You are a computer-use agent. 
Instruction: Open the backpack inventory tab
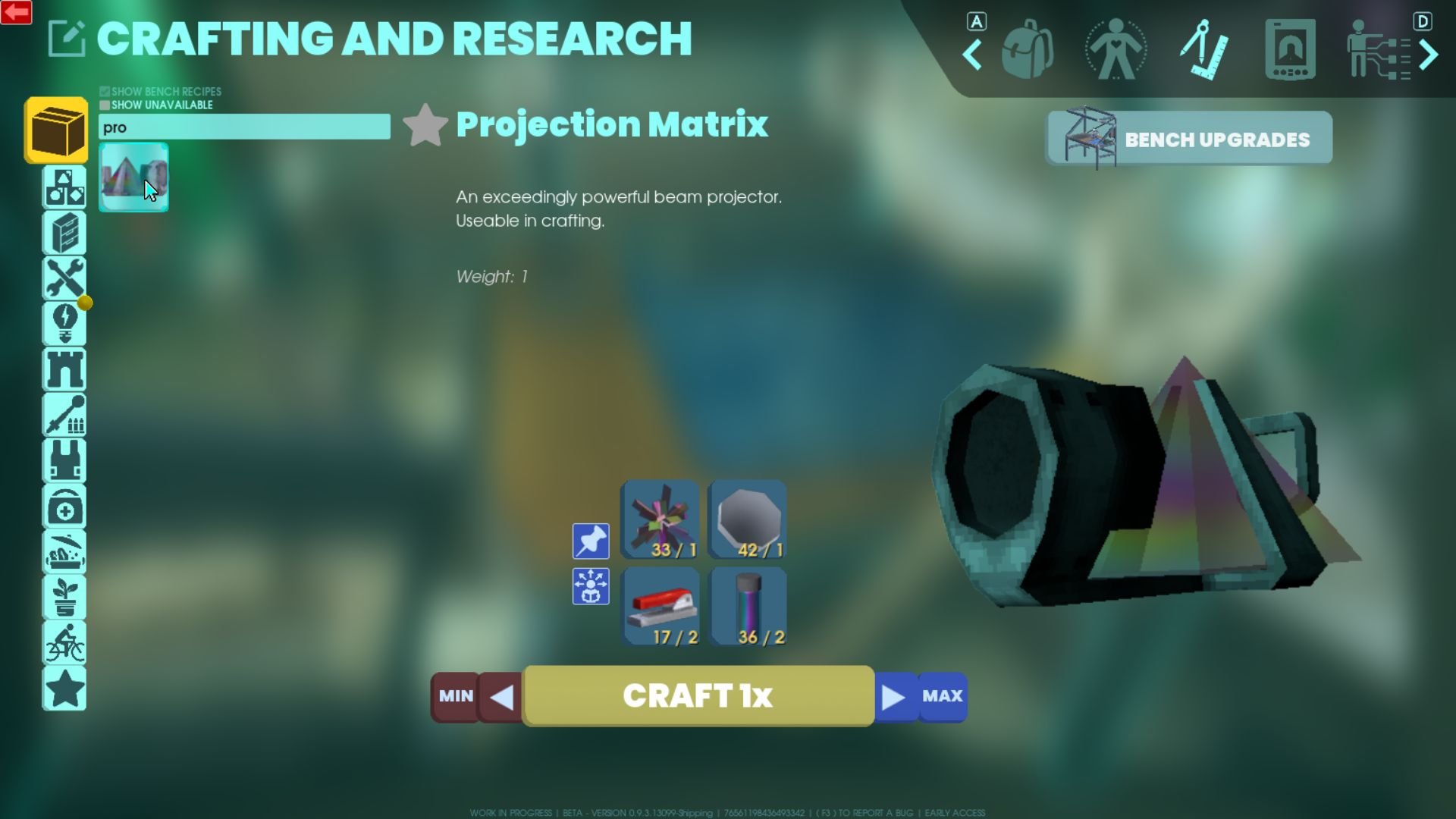pyautogui.click(x=1027, y=50)
